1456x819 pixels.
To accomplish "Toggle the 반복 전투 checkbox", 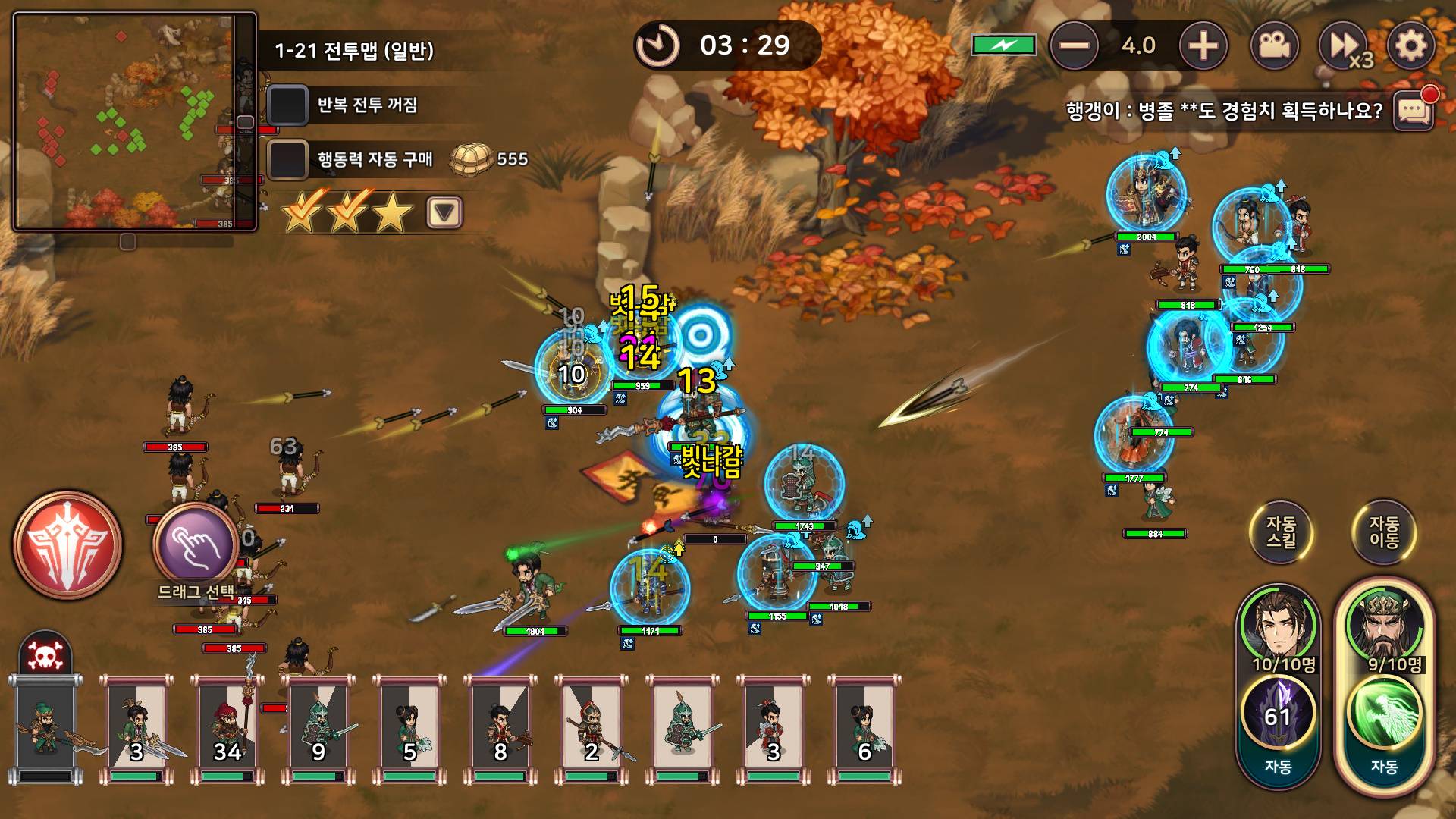I will tap(287, 105).
